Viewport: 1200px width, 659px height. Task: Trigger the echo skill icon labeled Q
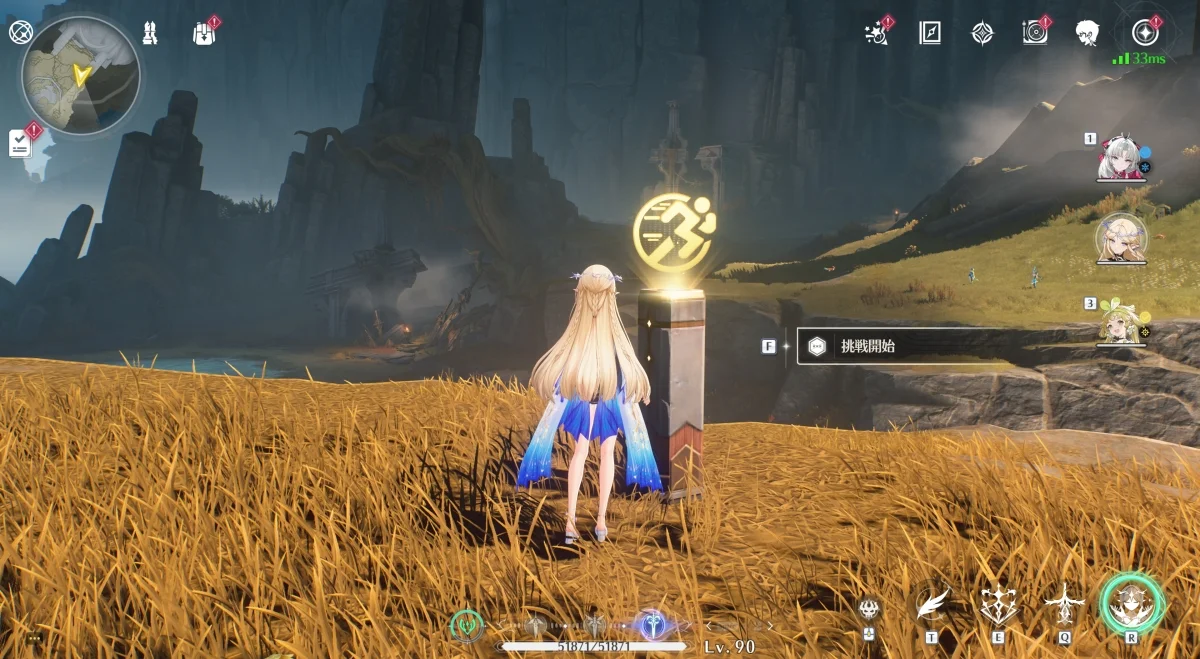(x=1065, y=603)
